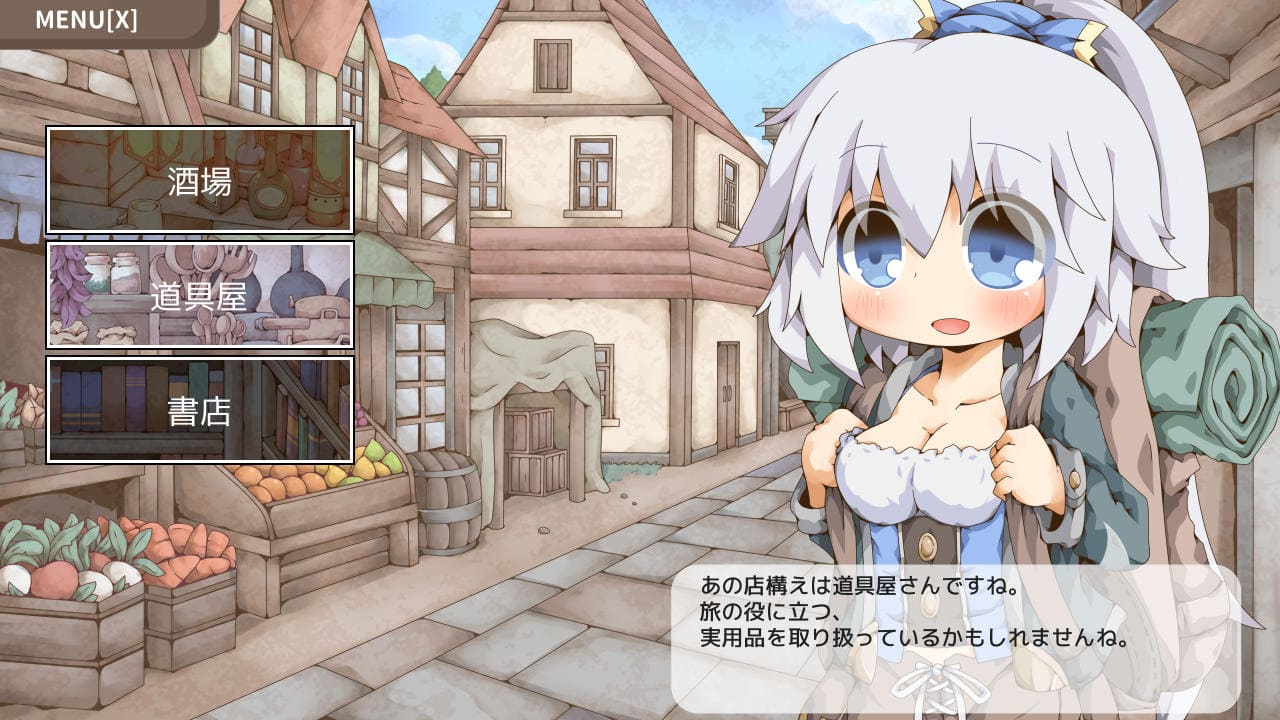This screenshot has height=720, width=1280.
Task: Go to the 書店 bookstore
Action: click(200, 410)
